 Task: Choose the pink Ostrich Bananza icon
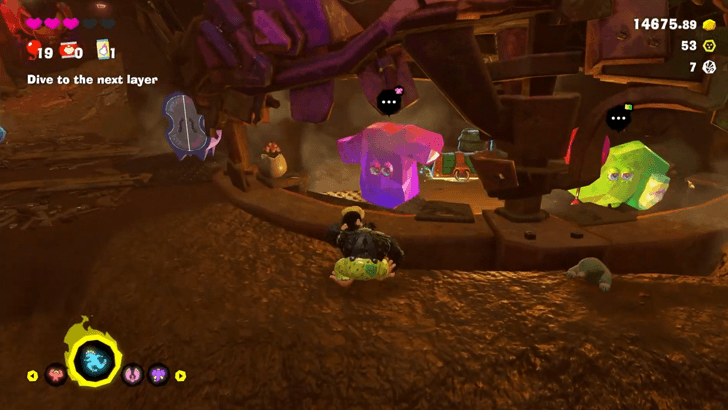click(134, 376)
